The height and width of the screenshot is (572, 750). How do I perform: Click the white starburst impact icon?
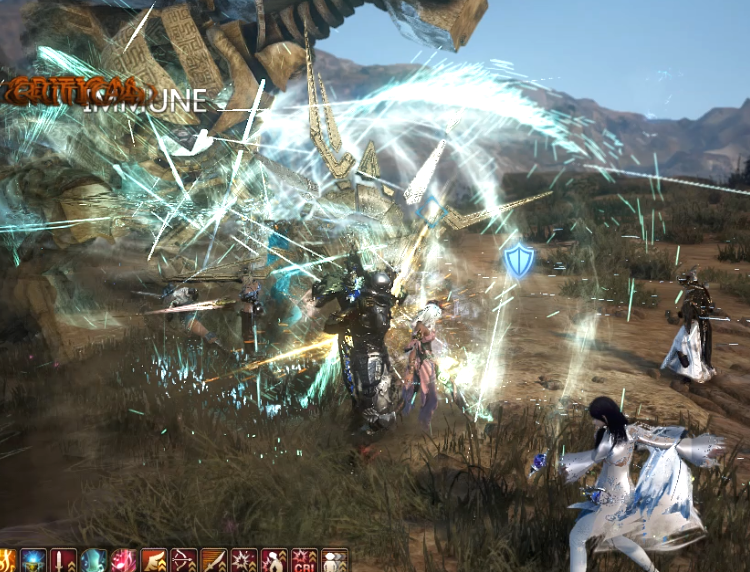(x=244, y=560)
